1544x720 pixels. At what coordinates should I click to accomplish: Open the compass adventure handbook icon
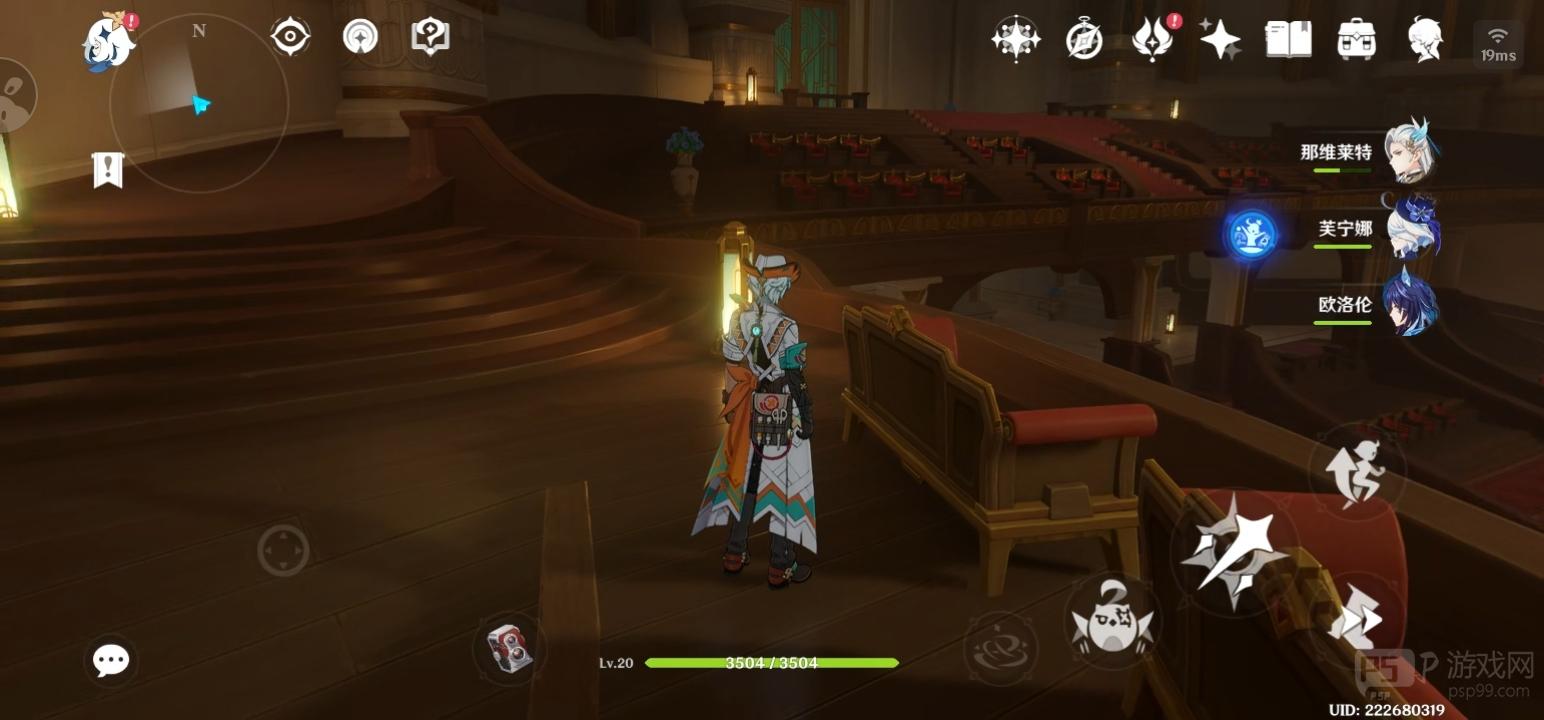(x=1084, y=40)
